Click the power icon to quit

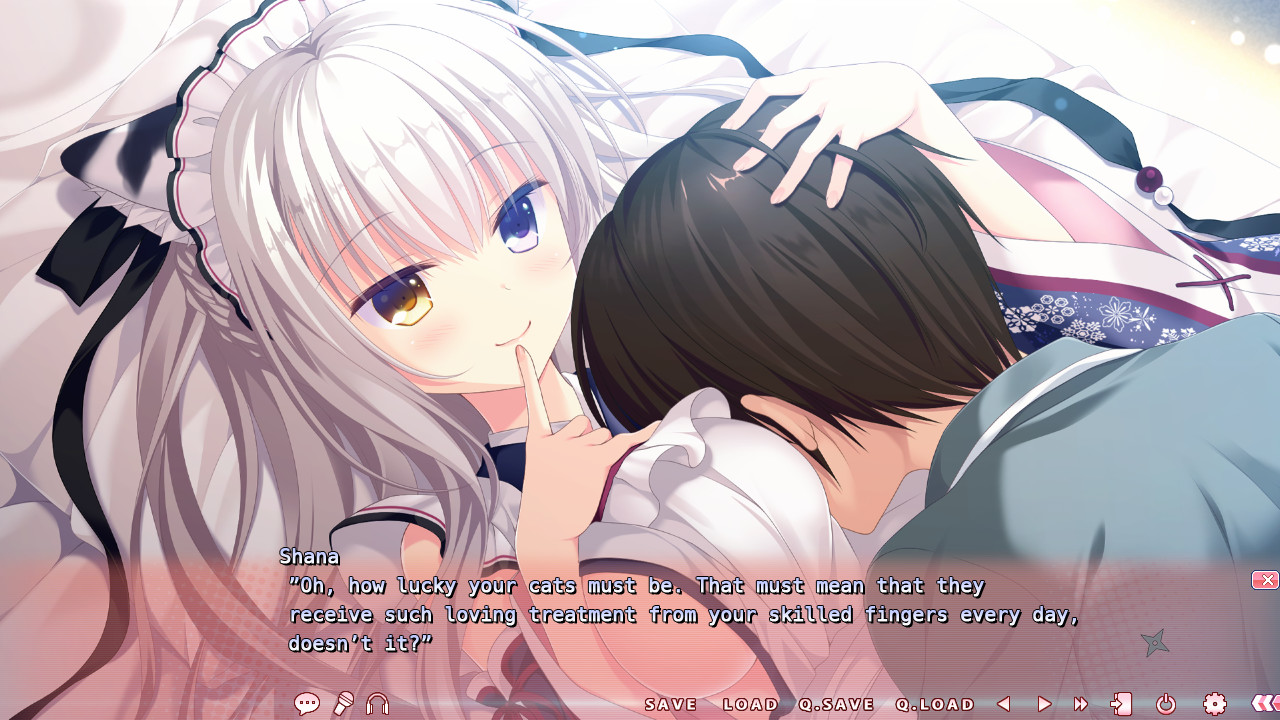click(1166, 703)
